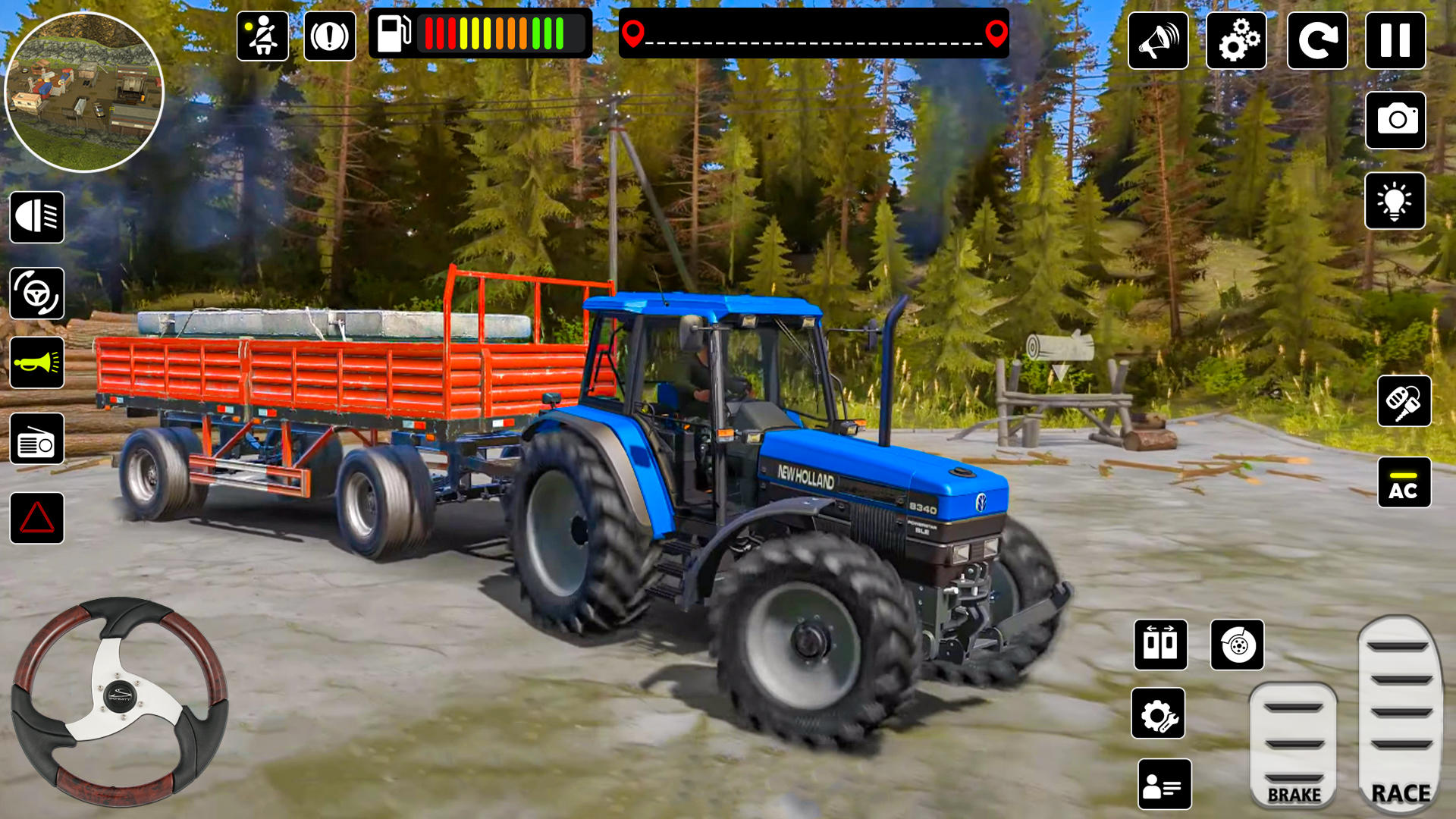Open the gear shifter control
This screenshot has height=819, width=1456.
[x=1160, y=646]
